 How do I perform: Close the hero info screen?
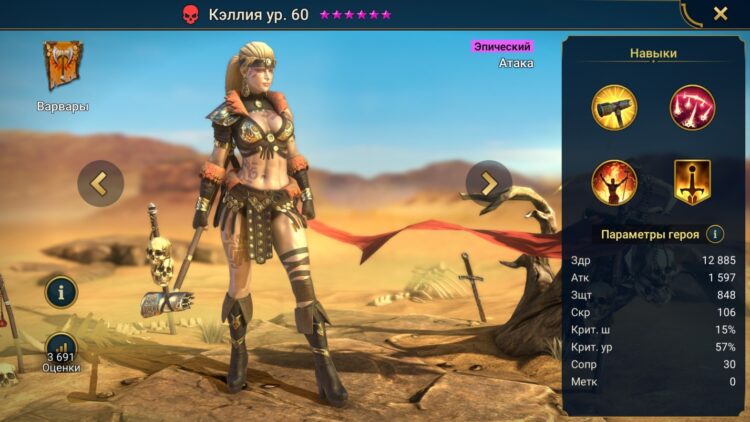click(720, 14)
